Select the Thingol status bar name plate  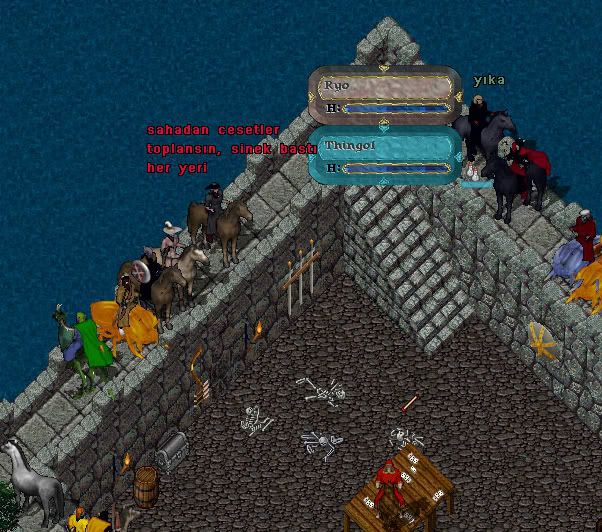click(385, 146)
